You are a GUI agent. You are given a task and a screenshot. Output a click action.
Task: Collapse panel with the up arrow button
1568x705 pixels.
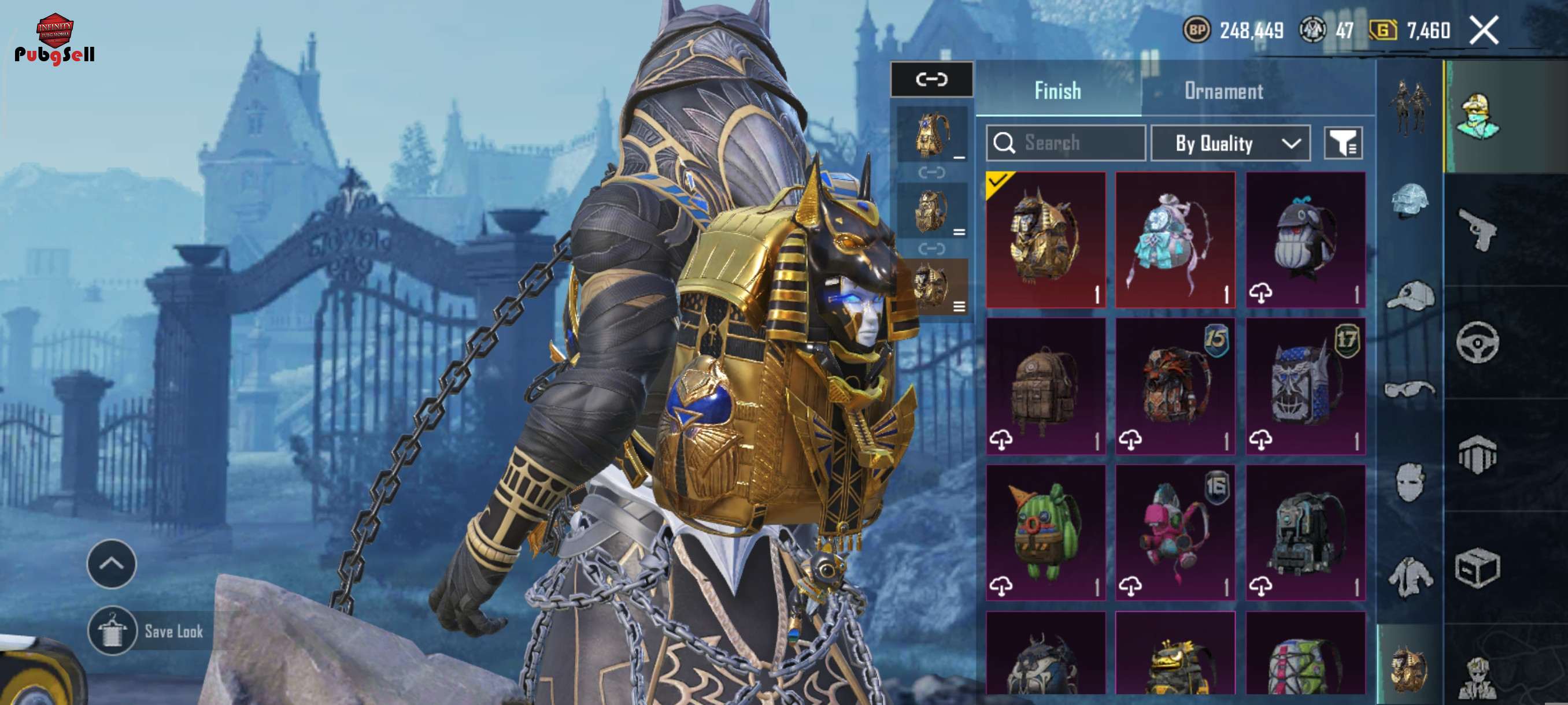point(112,563)
